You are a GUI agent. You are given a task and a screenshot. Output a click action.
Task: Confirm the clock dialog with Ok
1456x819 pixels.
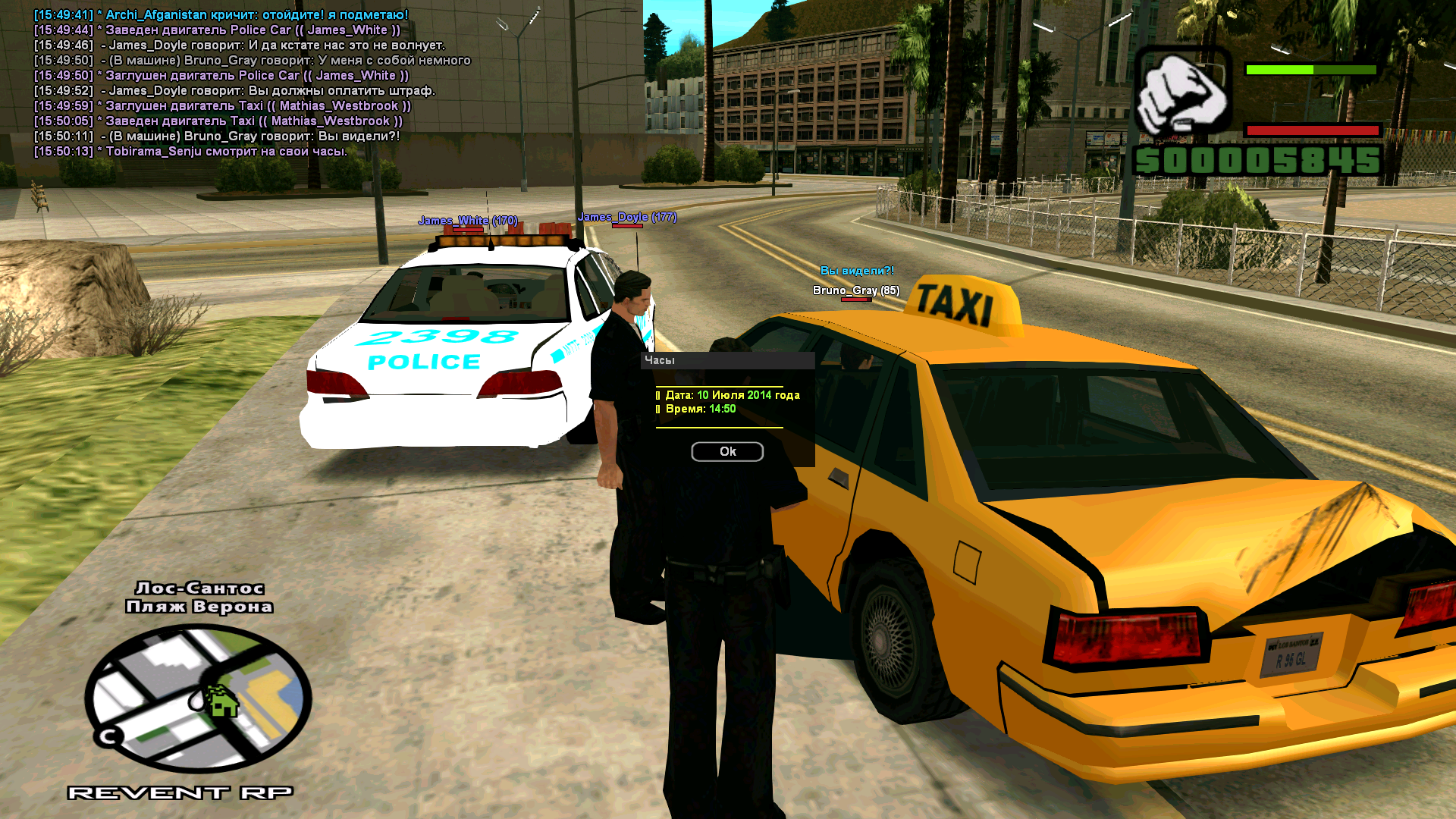click(x=726, y=451)
